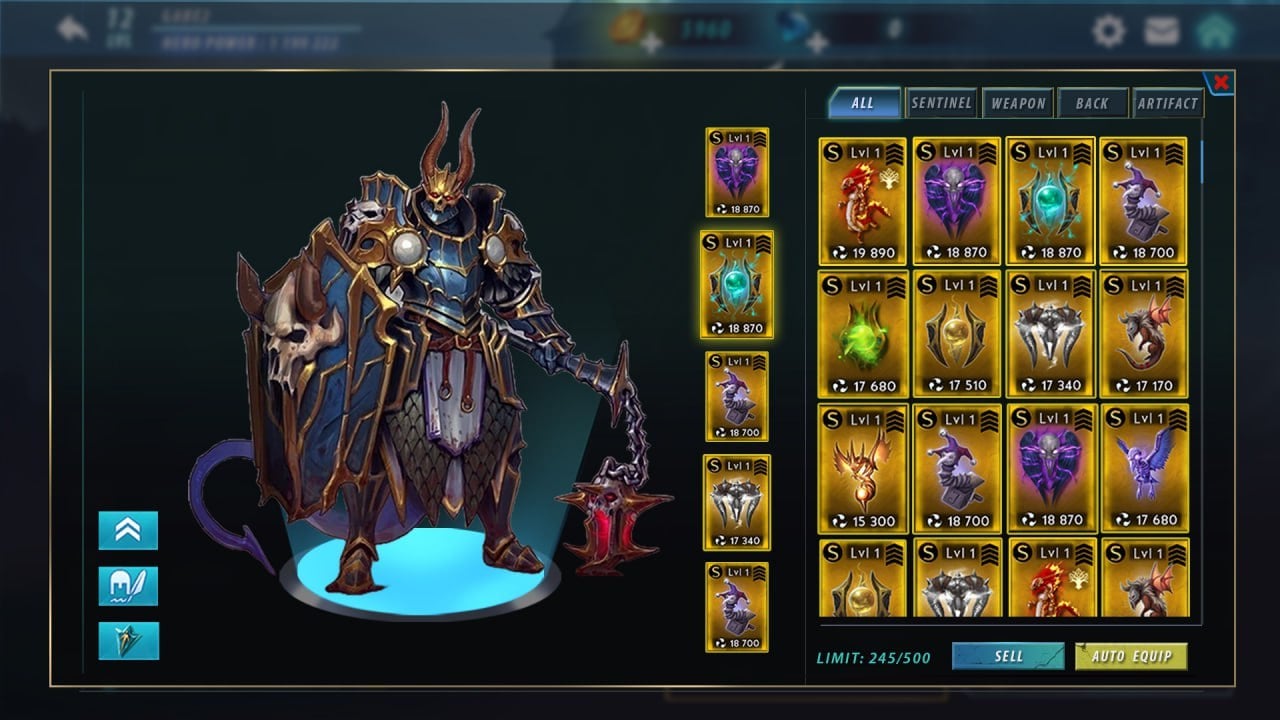Sell items with the Sell button

[1008, 656]
